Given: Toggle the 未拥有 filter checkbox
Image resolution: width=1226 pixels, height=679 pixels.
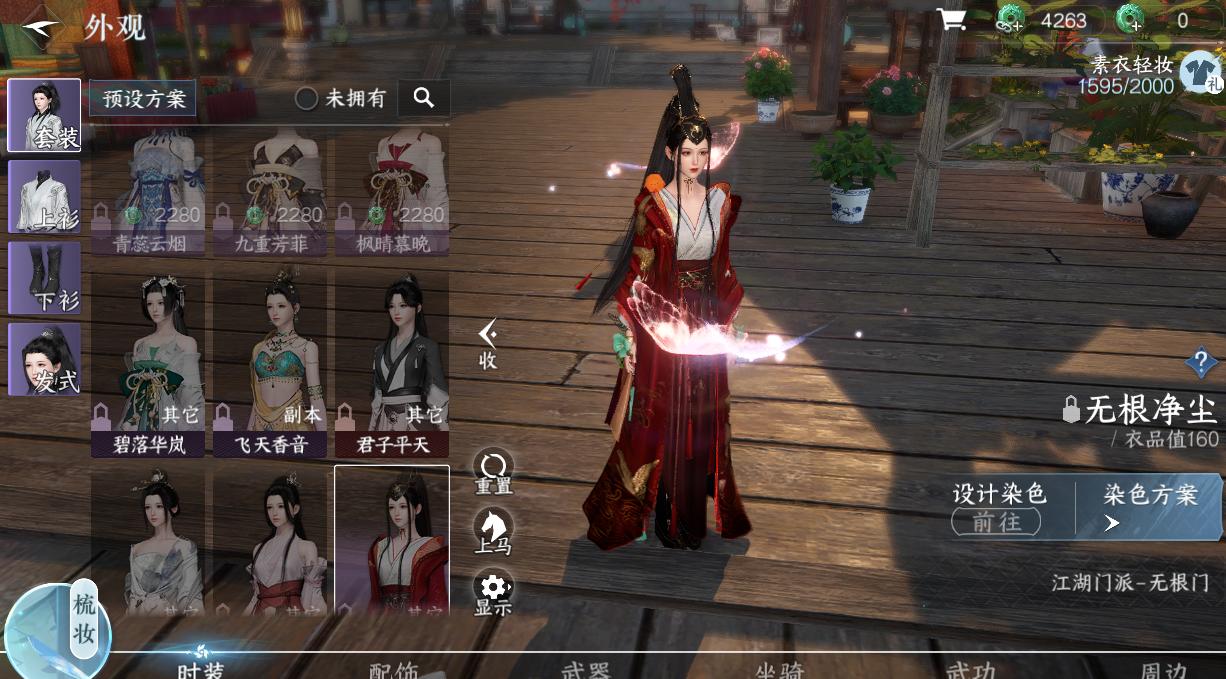Looking at the screenshot, I should (307, 98).
